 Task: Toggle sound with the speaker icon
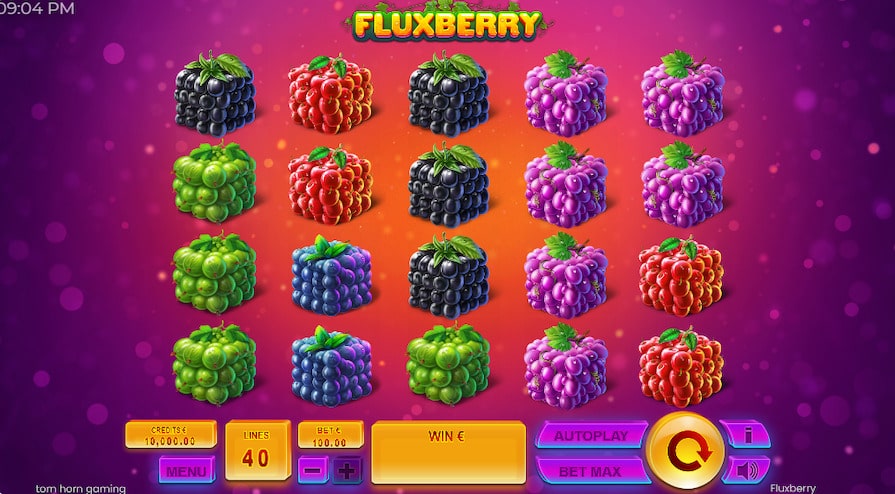(x=745, y=469)
